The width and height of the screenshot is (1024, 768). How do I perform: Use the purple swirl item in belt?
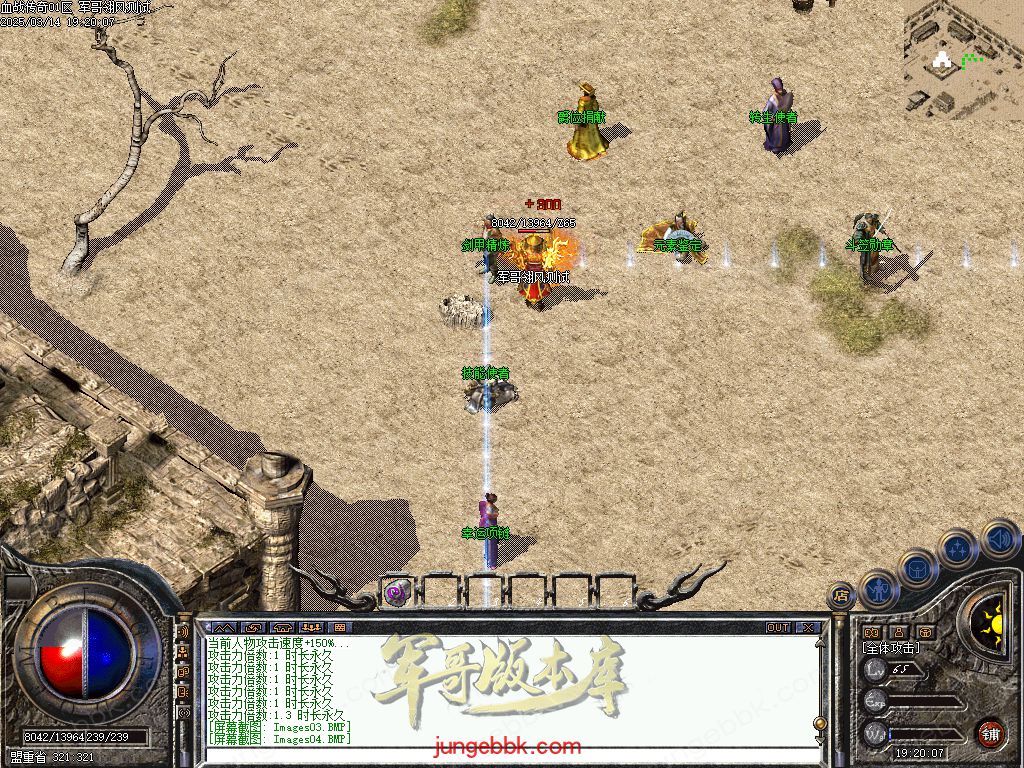(397, 592)
